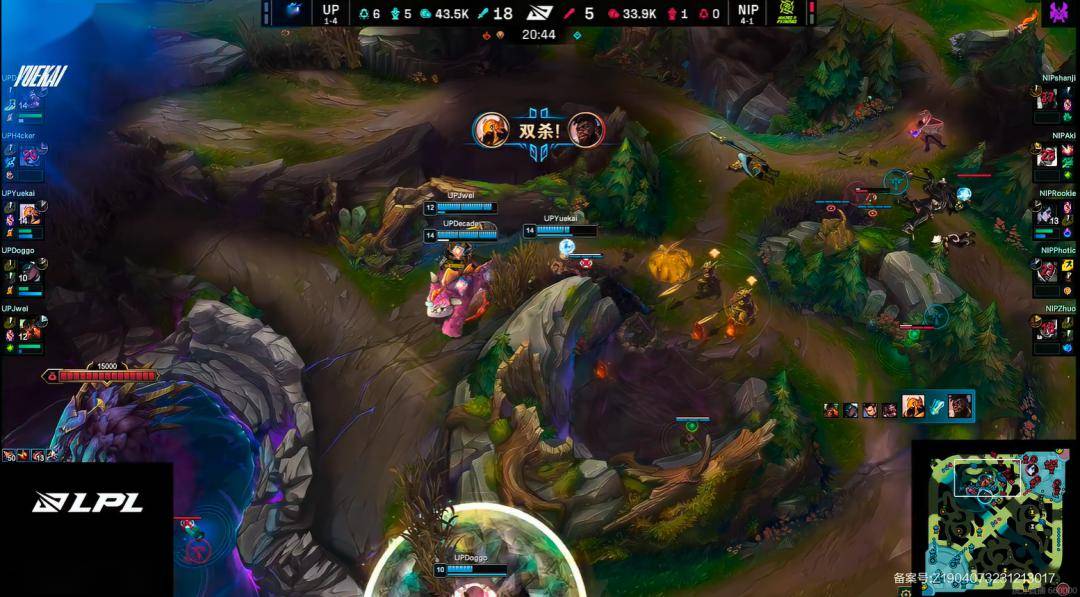Select NIPshanji's champion portrait
1080x597 pixels.
(x=1048, y=99)
